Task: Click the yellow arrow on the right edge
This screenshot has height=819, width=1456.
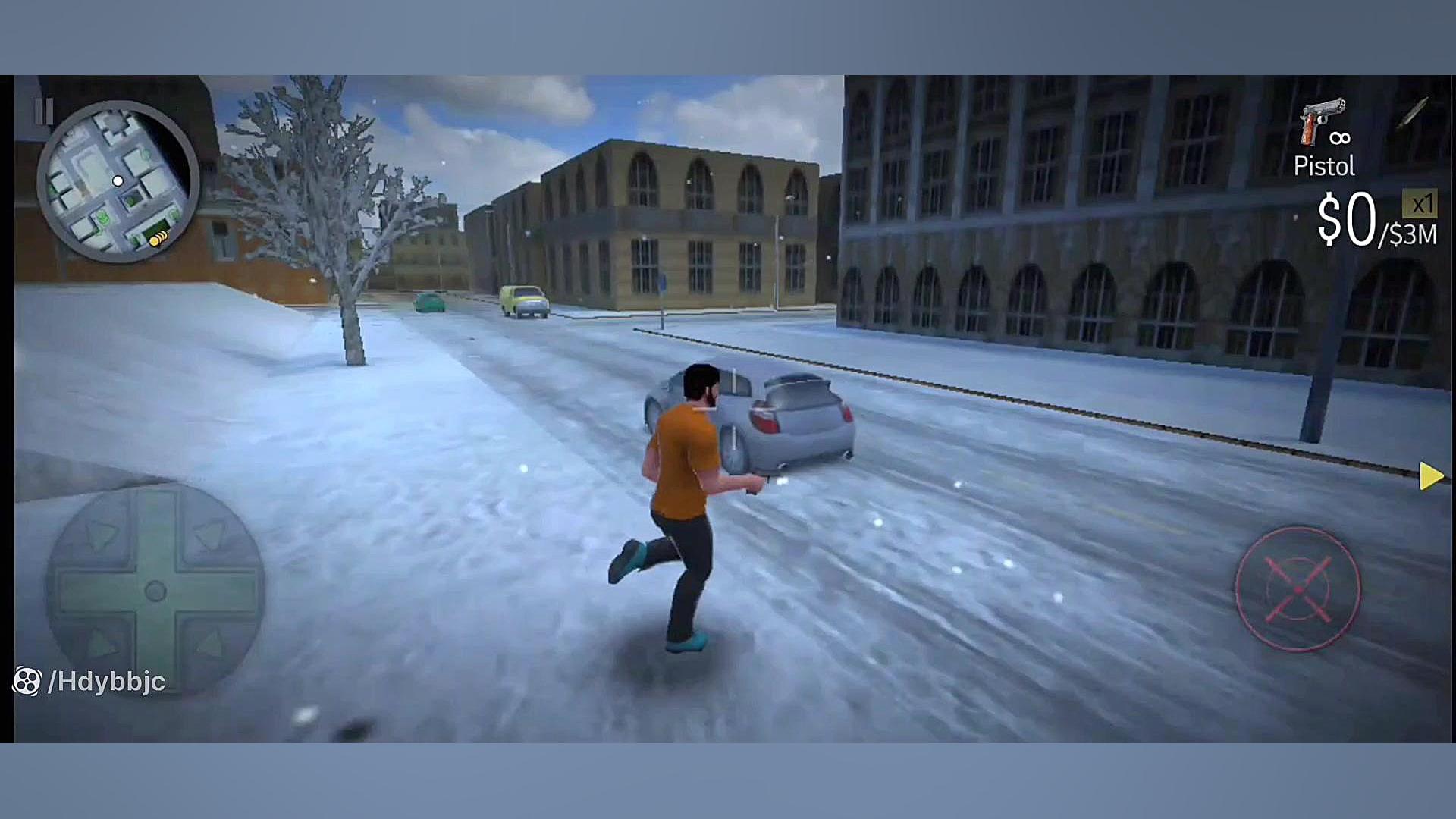Action: (x=1430, y=476)
